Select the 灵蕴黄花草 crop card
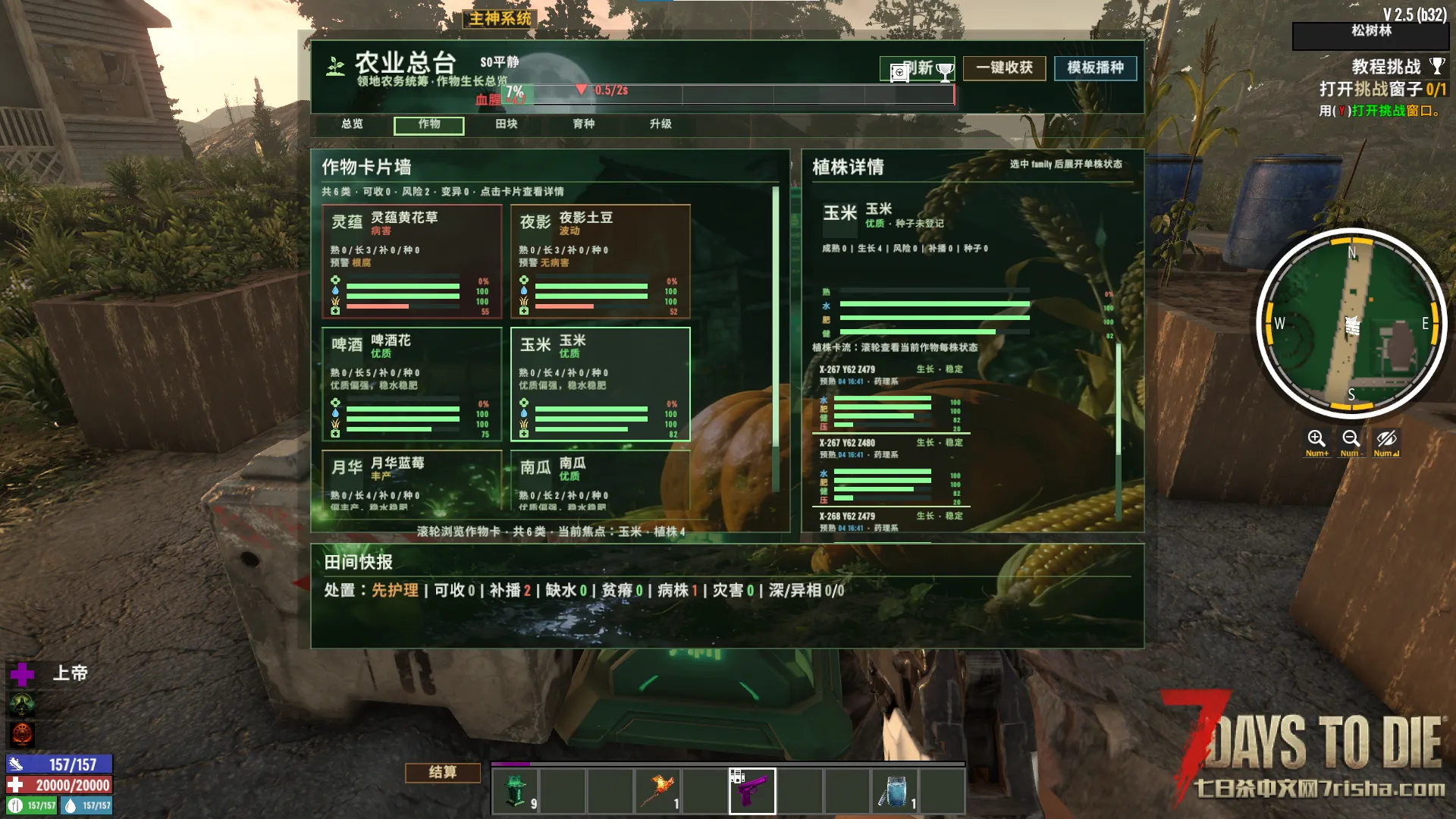Viewport: 1456px width, 819px height. coord(412,261)
